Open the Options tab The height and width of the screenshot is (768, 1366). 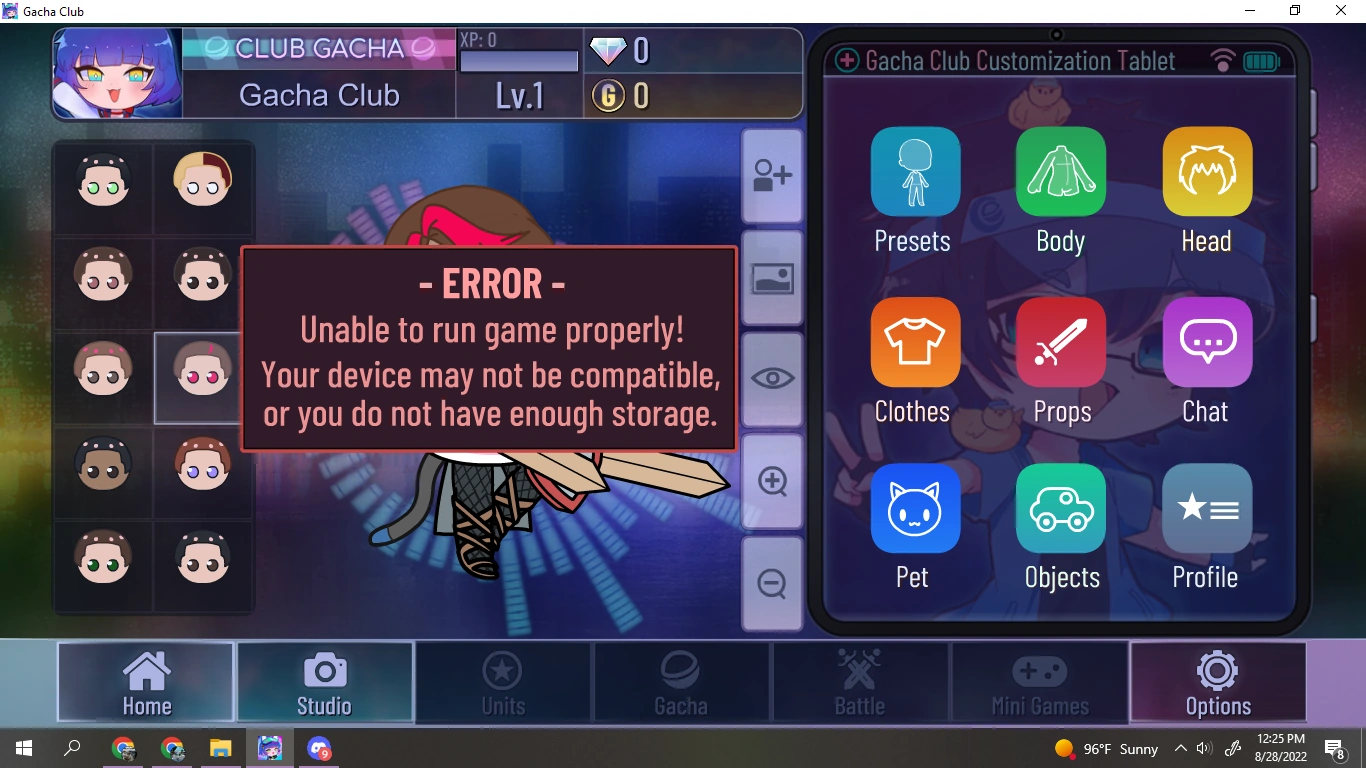coord(1218,682)
